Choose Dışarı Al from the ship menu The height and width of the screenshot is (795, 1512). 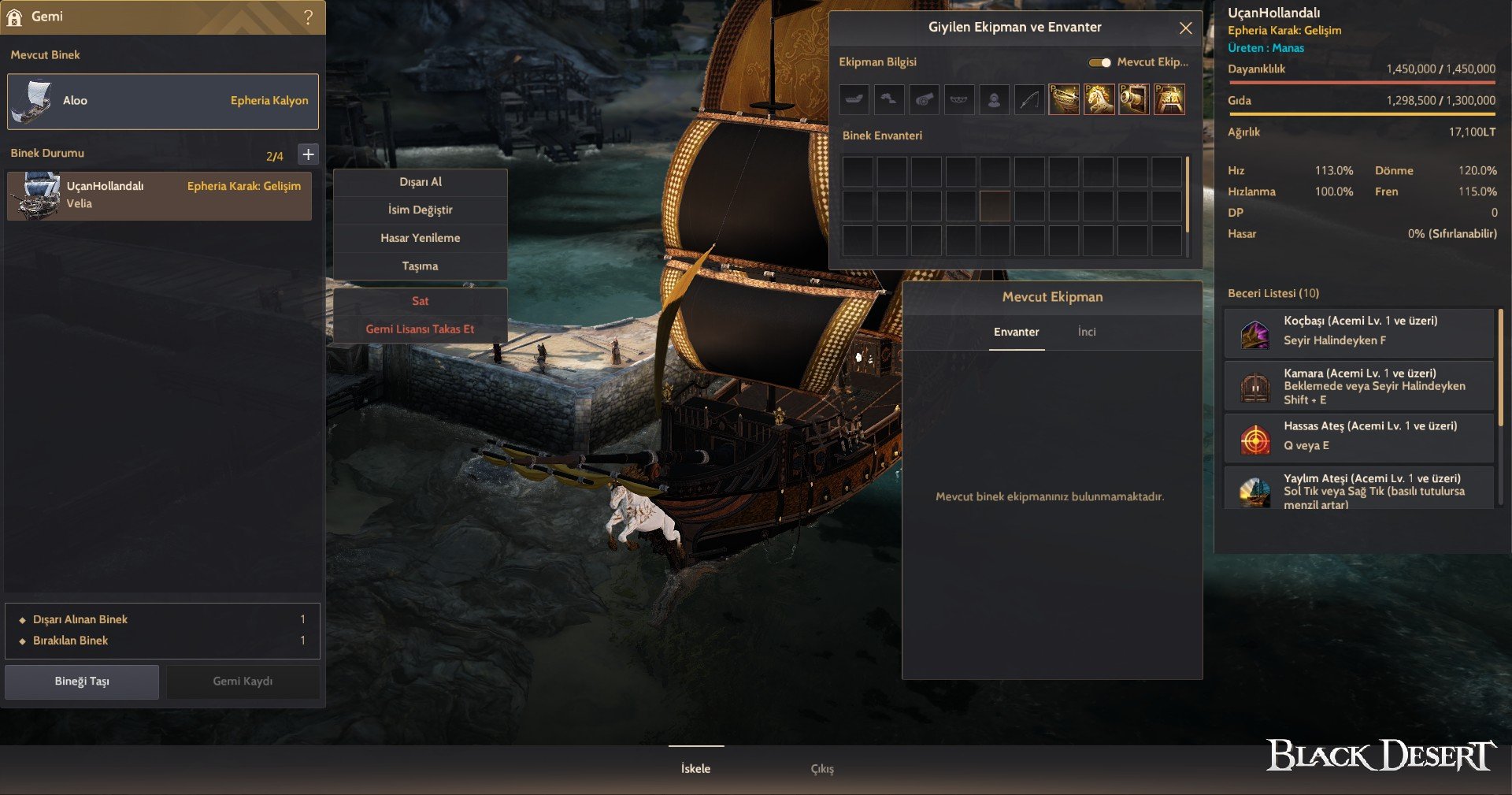point(420,182)
